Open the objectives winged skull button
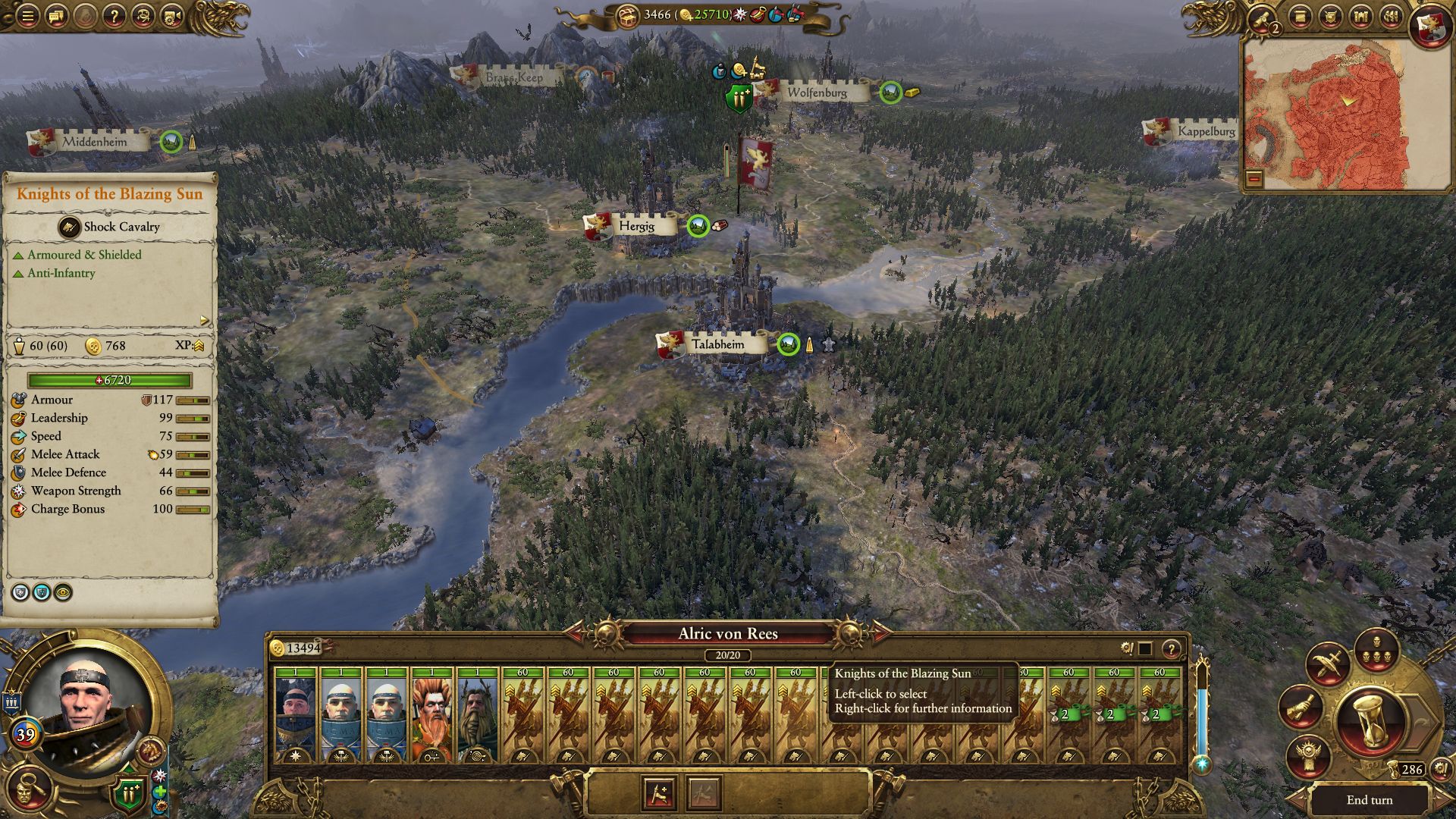This screenshot has height=819, width=1456. click(x=1308, y=755)
